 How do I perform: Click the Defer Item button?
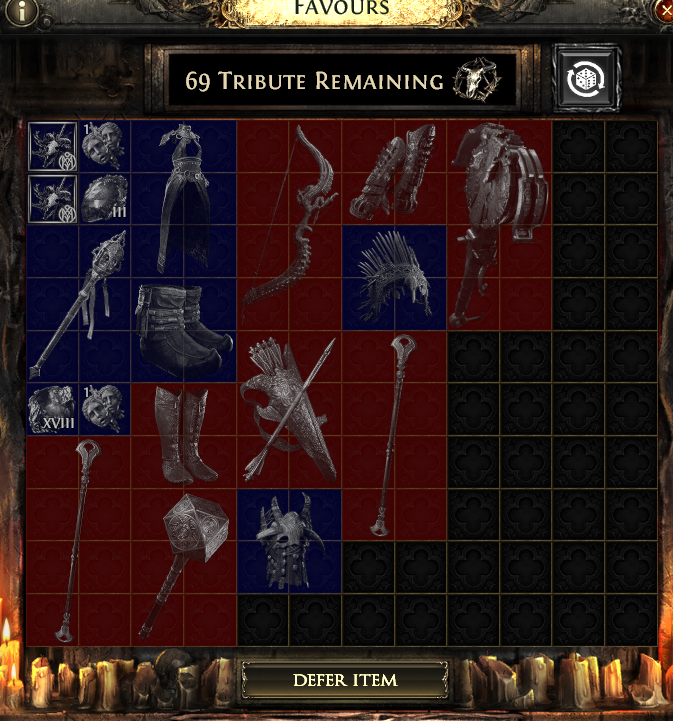coord(345,680)
